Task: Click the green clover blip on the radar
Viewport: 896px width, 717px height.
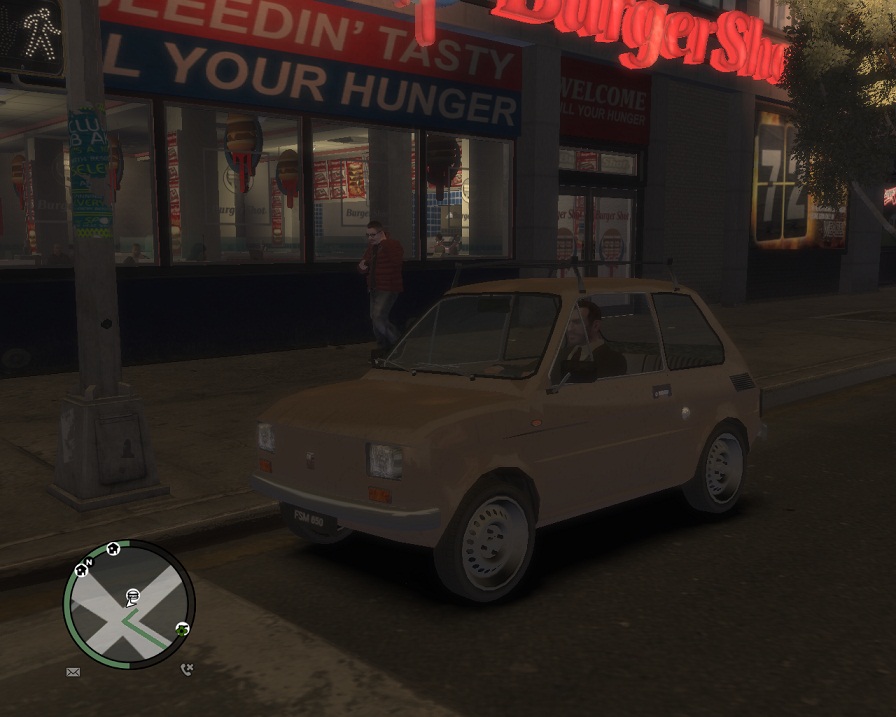Action: point(182,629)
